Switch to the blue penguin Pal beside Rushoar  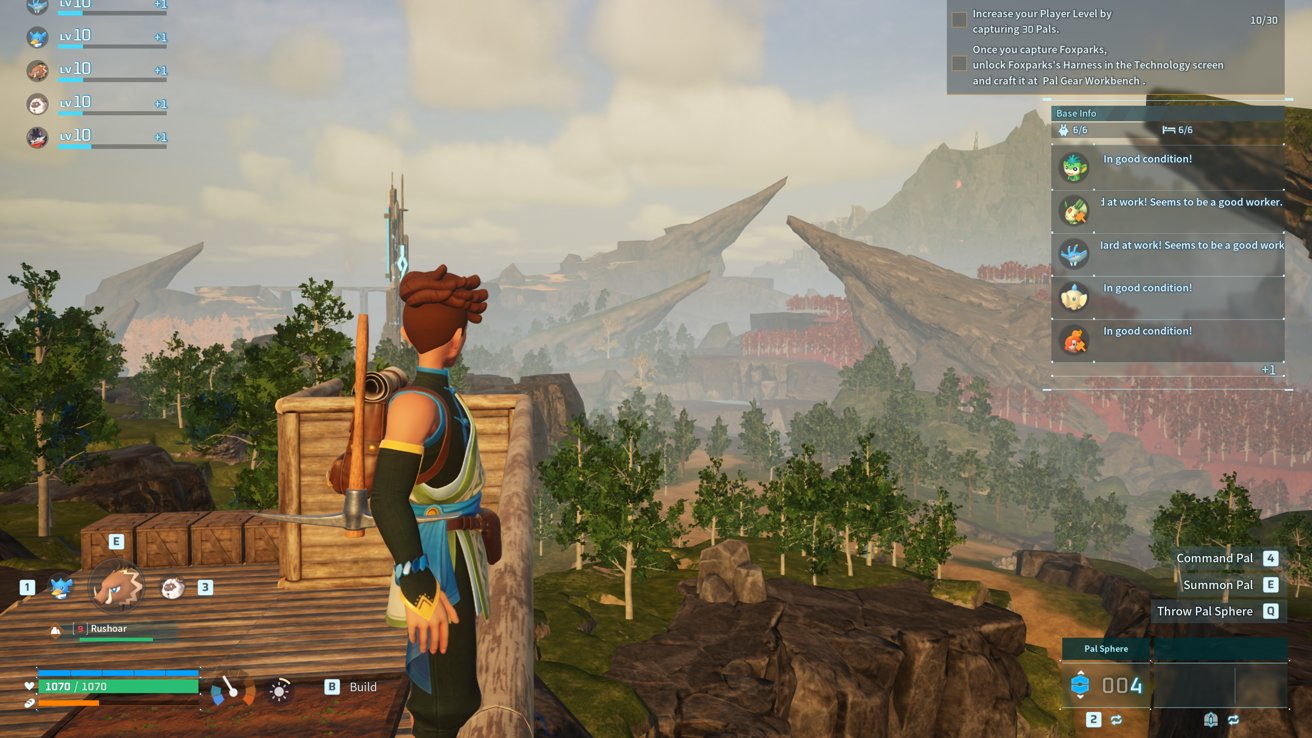[62, 588]
